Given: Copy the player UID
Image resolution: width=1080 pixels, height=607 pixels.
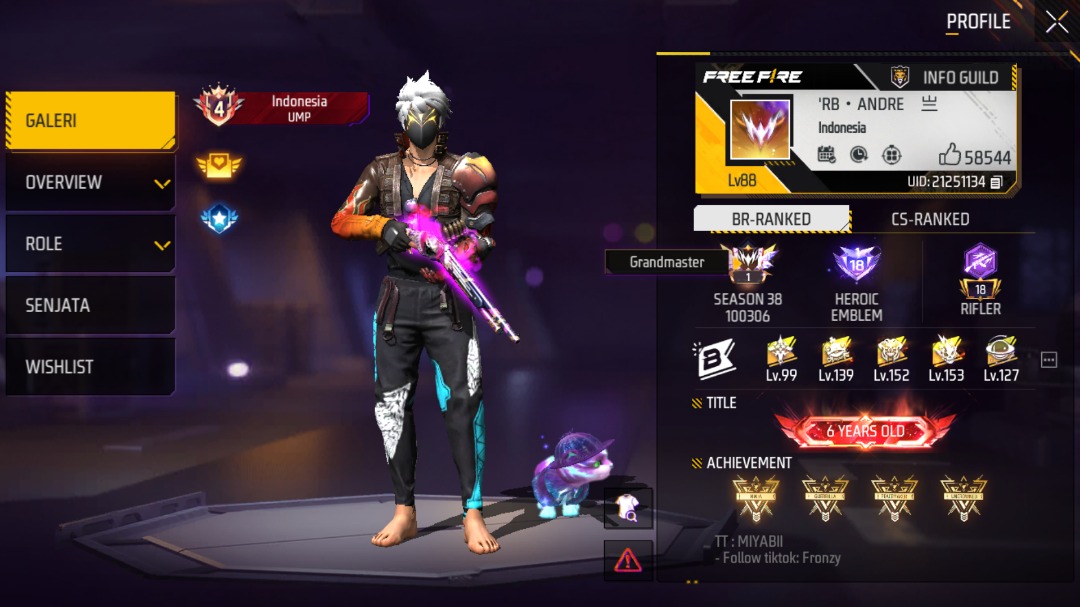Looking at the screenshot, I should 996,182.
